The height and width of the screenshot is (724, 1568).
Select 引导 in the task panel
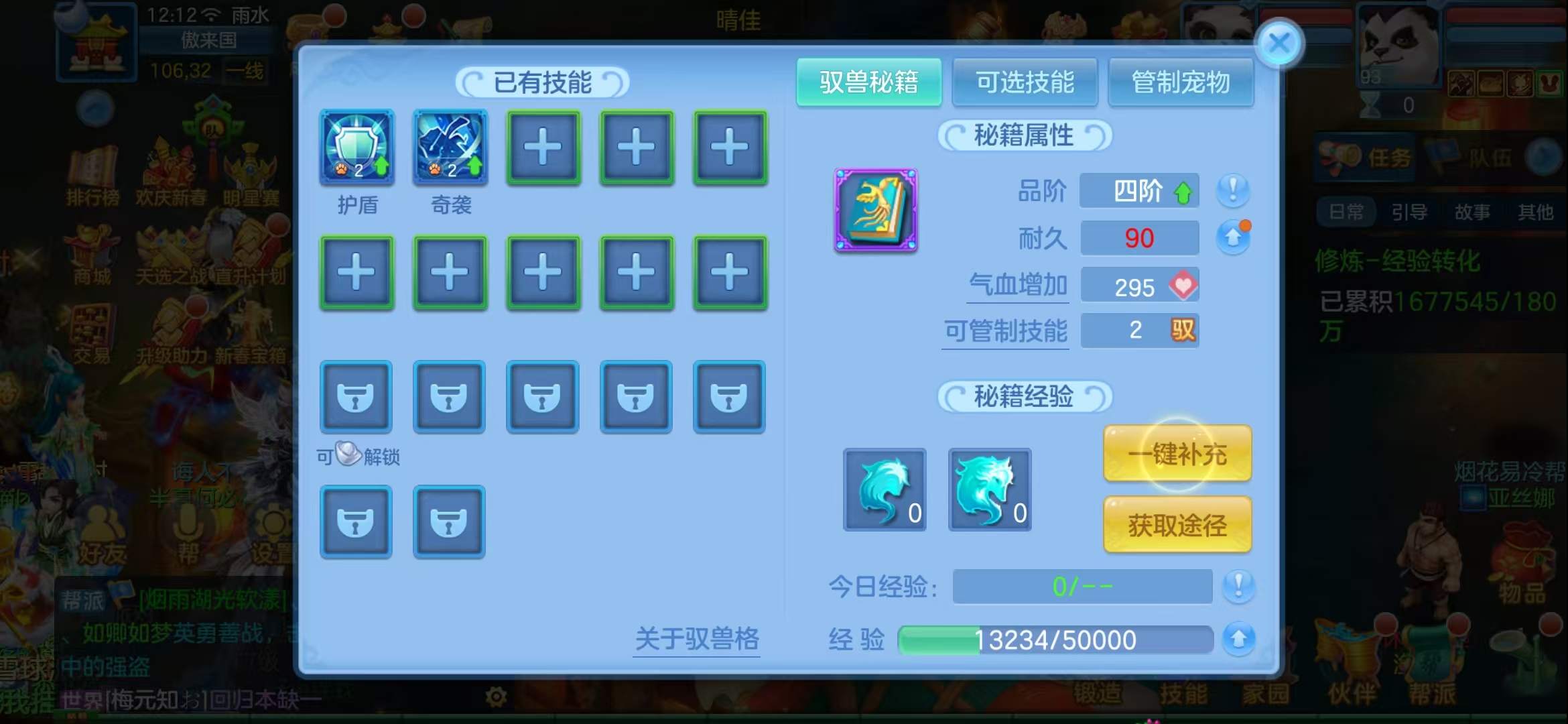1411,213
